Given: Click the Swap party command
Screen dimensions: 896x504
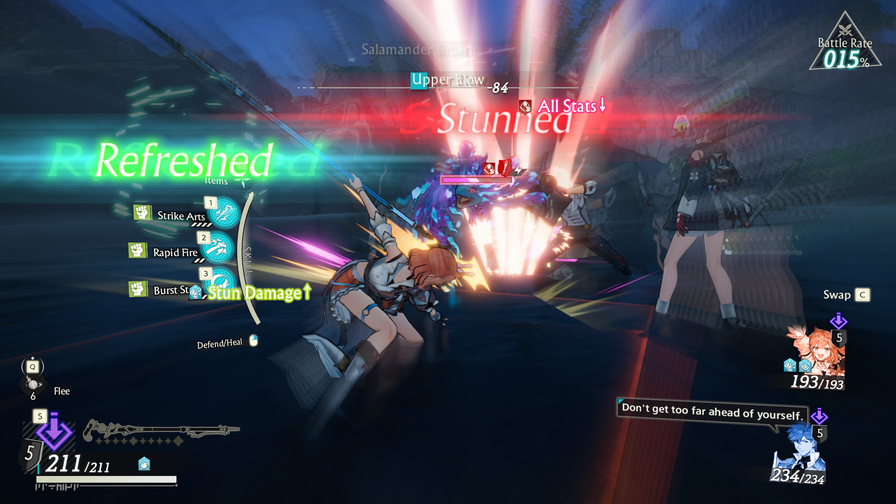Looking at the screenshot, I should click(846, 295).
